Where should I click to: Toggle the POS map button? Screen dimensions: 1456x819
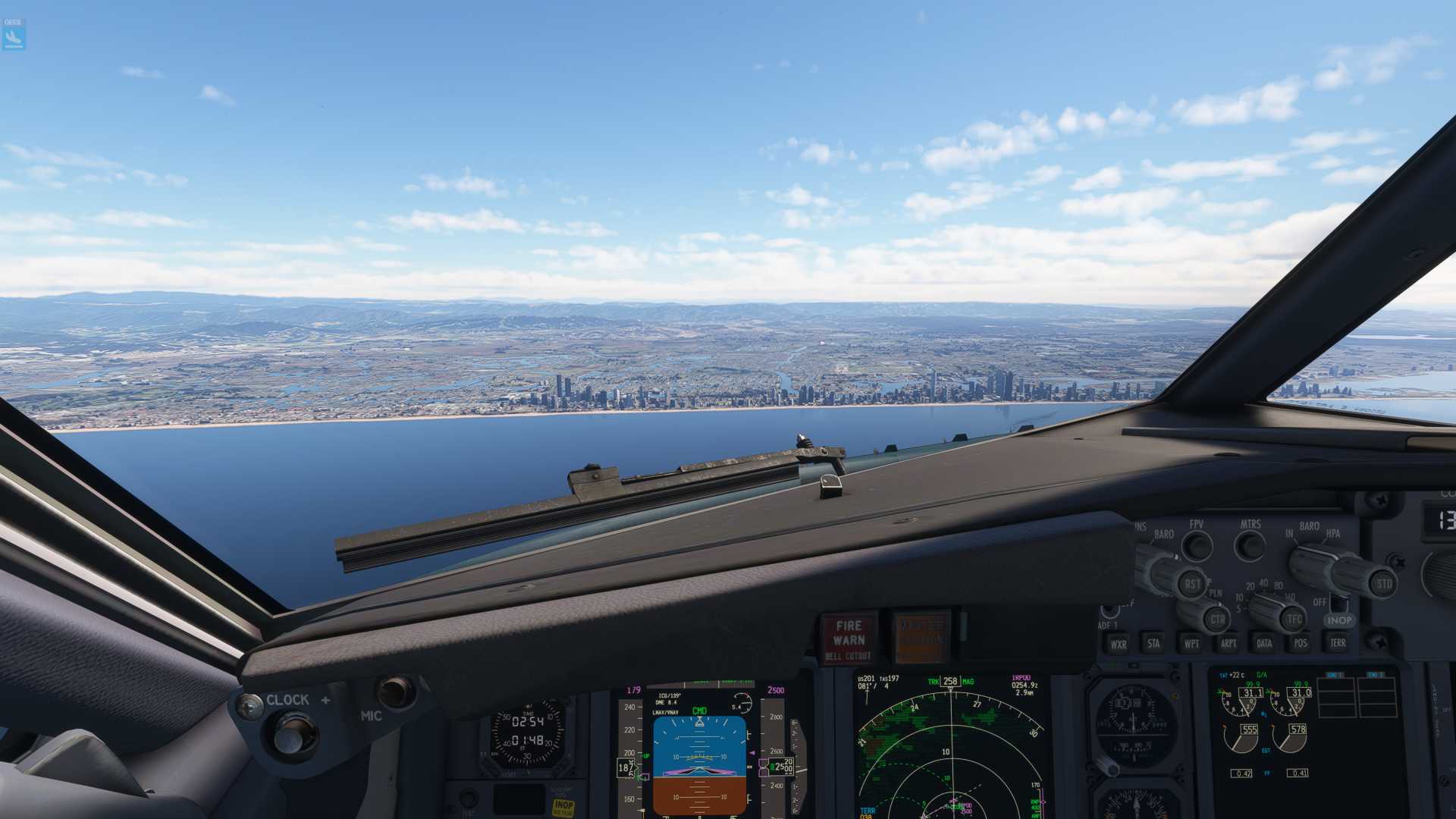pos(1301,643)
